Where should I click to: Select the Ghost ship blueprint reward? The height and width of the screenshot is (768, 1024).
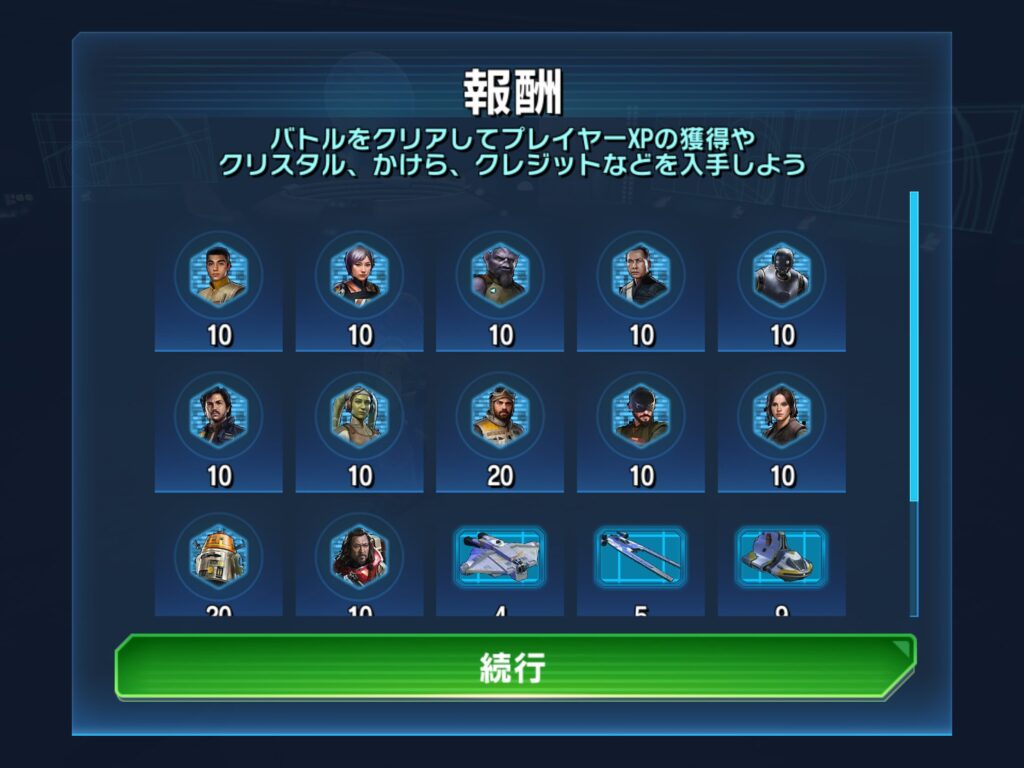pyautogui.click(x=500, y=556)
